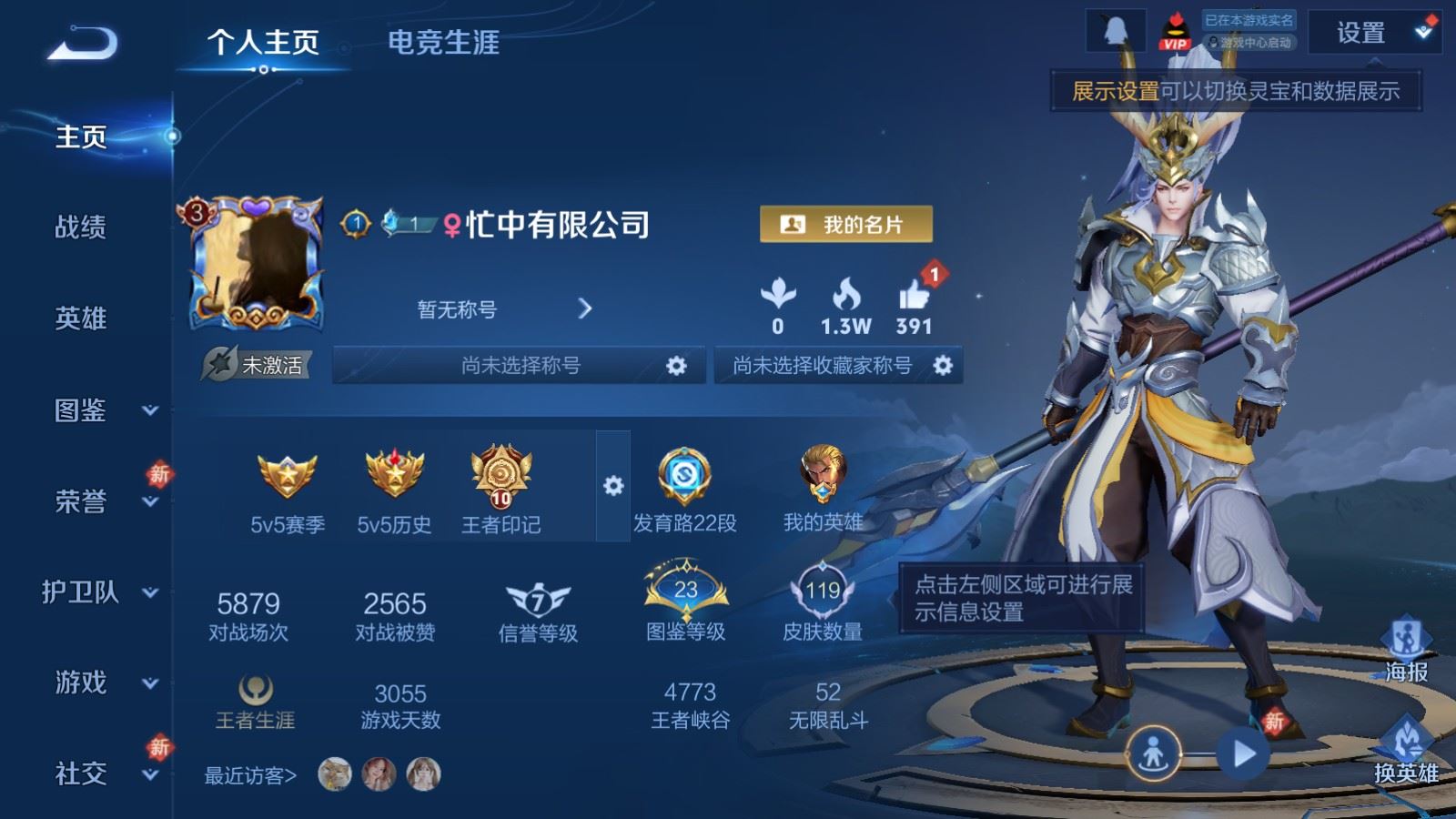Open the gear next to 尚未选择称号
Viewport: 1456px width, 819px height.
point(674,364)
